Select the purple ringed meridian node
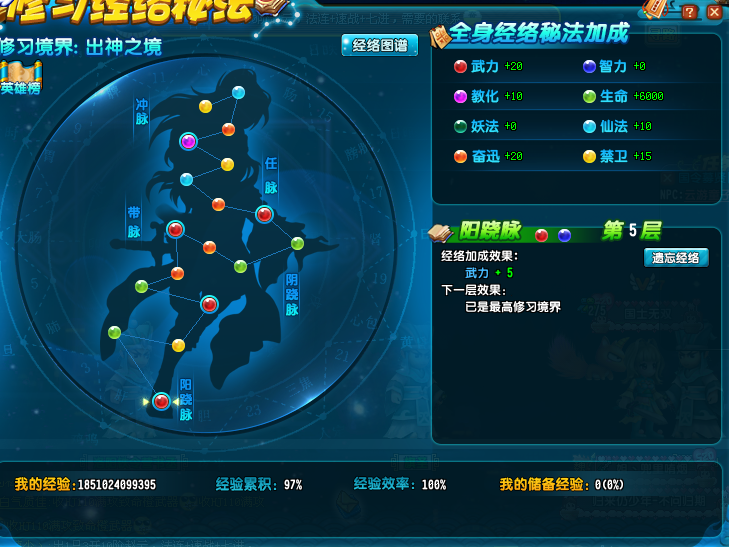The image size is (729, 547). pos(188,142)
